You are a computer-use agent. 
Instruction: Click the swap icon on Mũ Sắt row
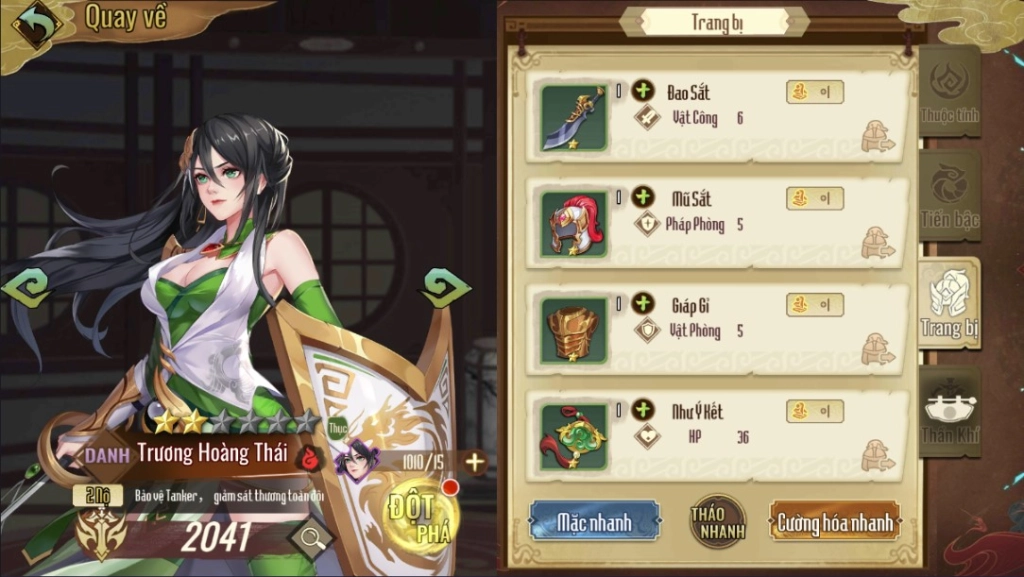click(x=877, y=242)
